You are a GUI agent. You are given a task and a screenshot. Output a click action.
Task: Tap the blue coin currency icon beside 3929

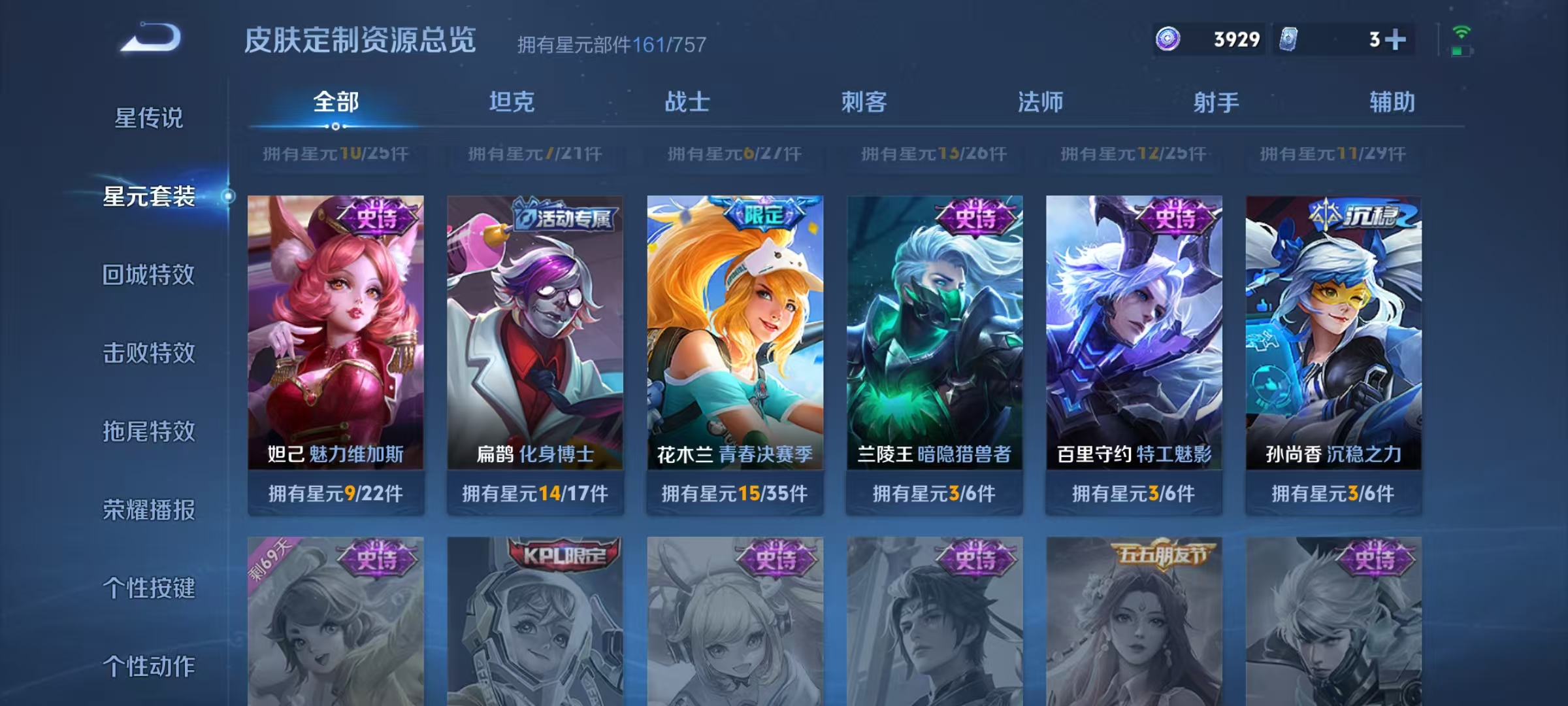click(x=1168, y=41)
